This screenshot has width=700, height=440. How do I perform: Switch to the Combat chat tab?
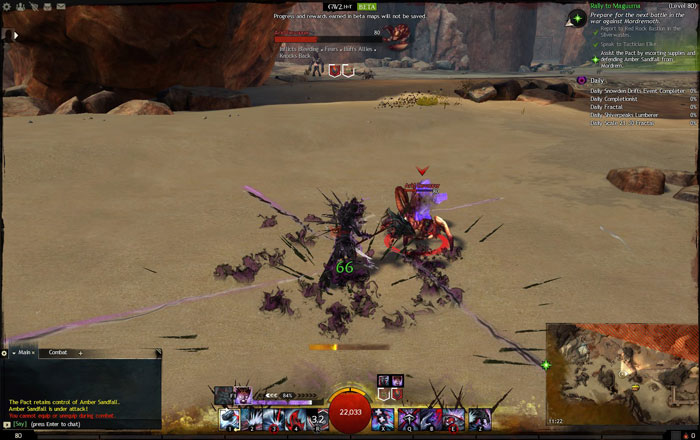point(58,352)
